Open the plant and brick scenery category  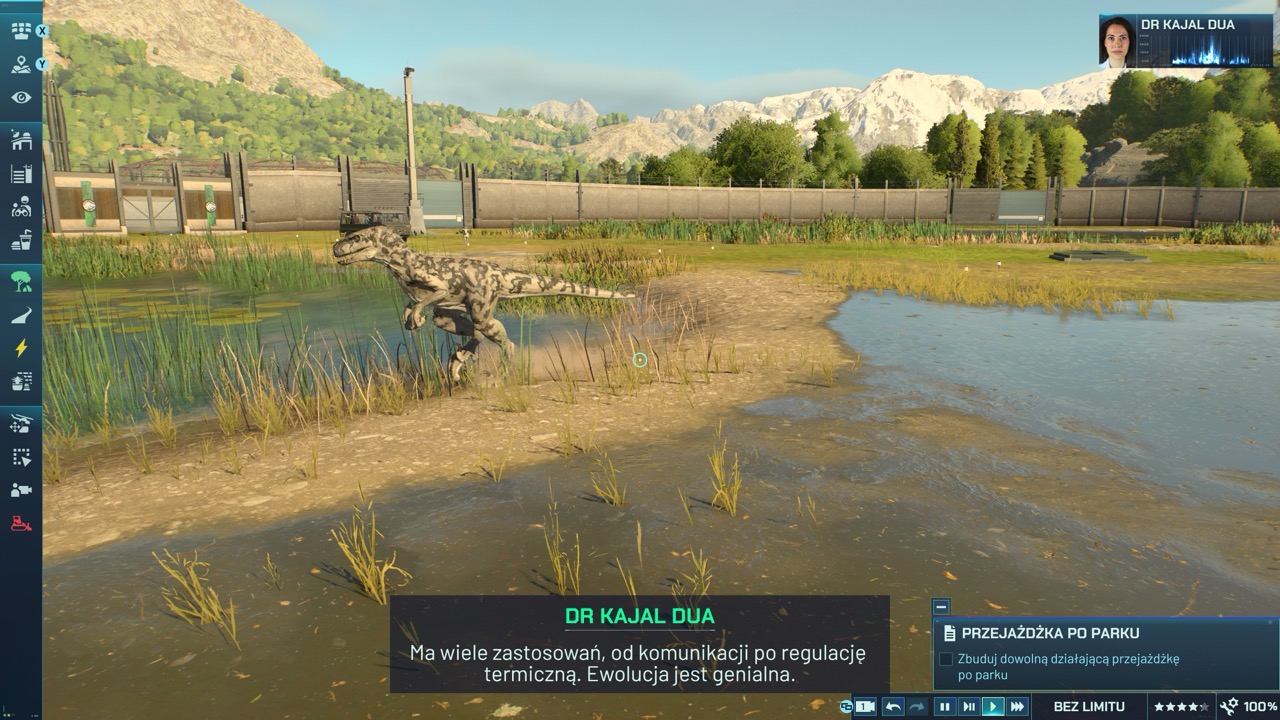coord(21,381)
